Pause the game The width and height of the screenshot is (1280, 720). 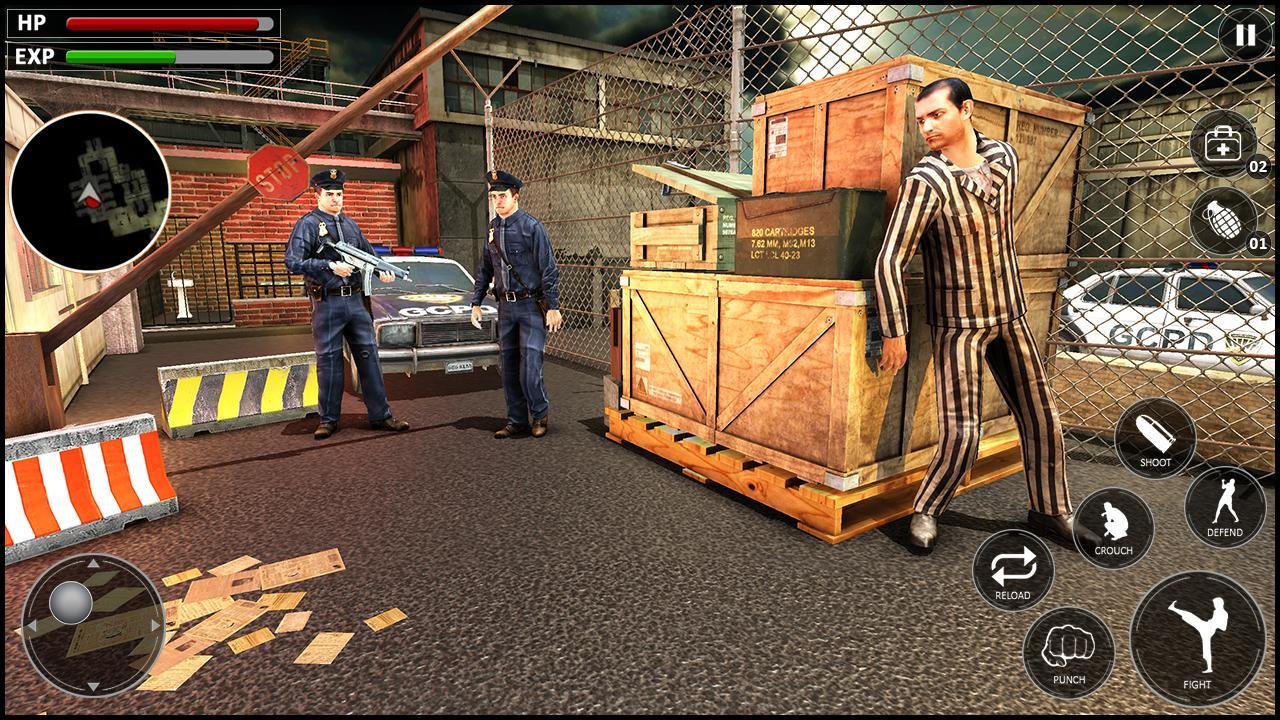tap(1243, 34)
